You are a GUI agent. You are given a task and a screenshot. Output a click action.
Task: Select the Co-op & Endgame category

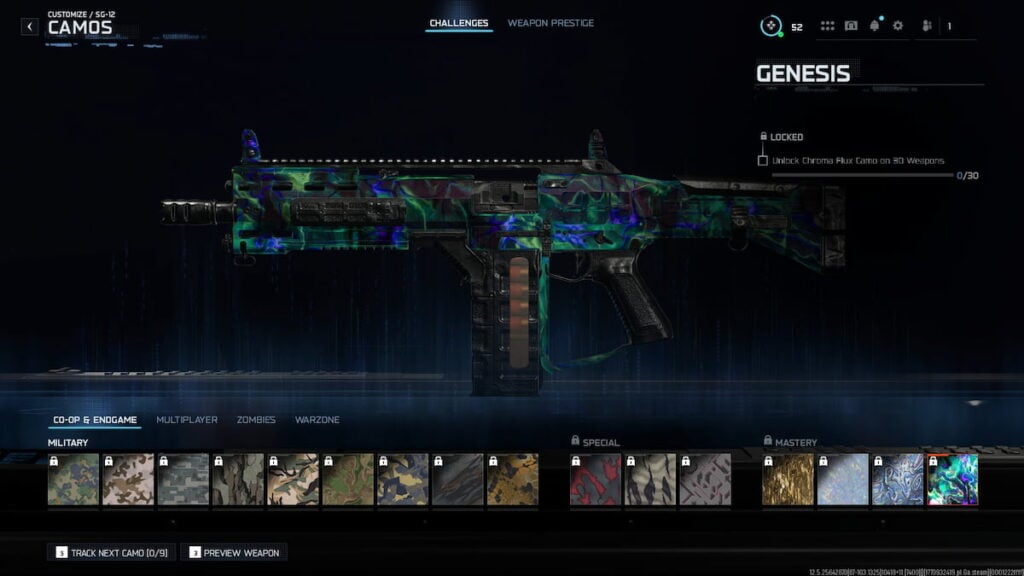coord(97,420)
